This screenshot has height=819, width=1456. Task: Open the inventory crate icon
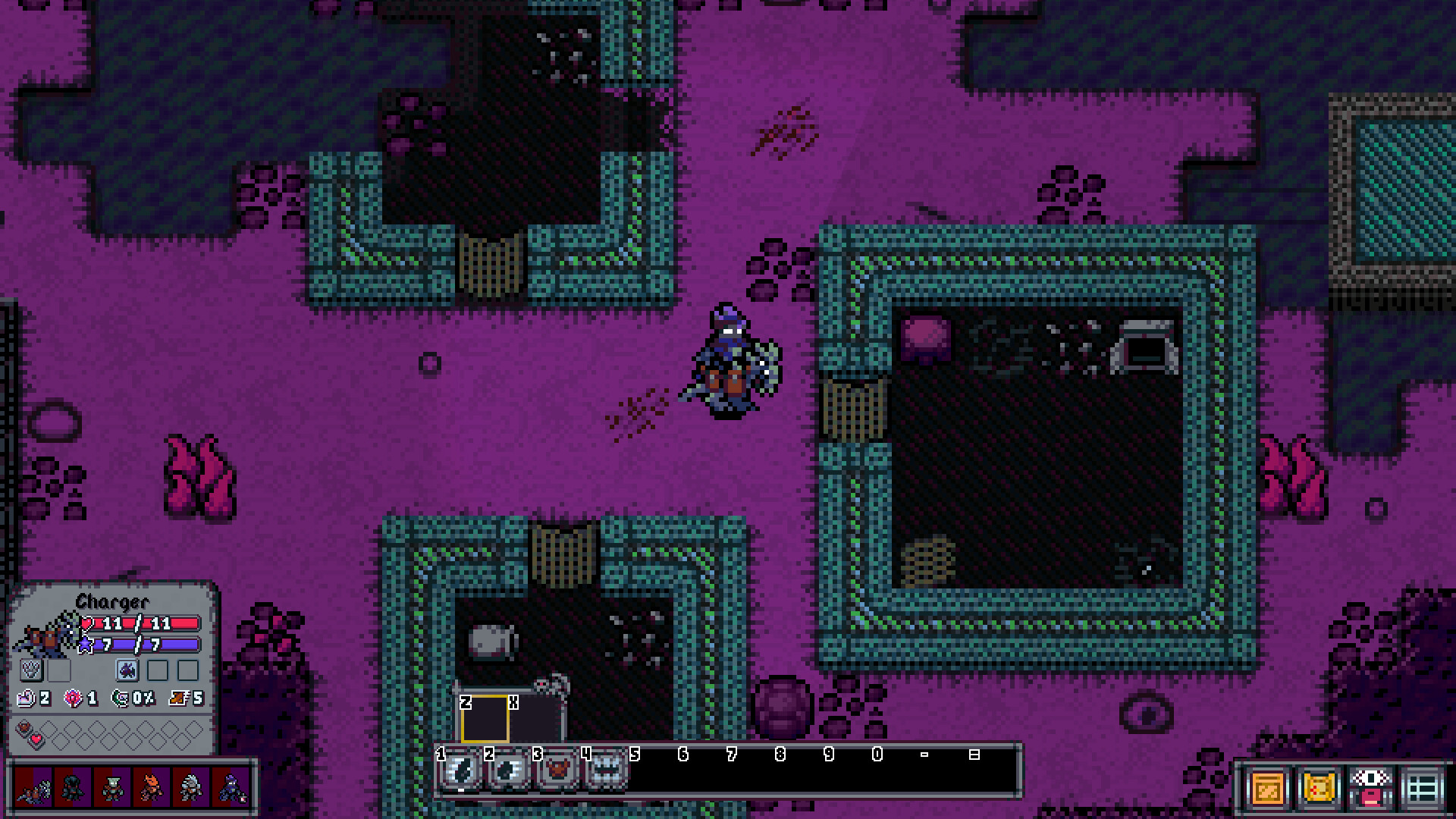click(1266, 789)
